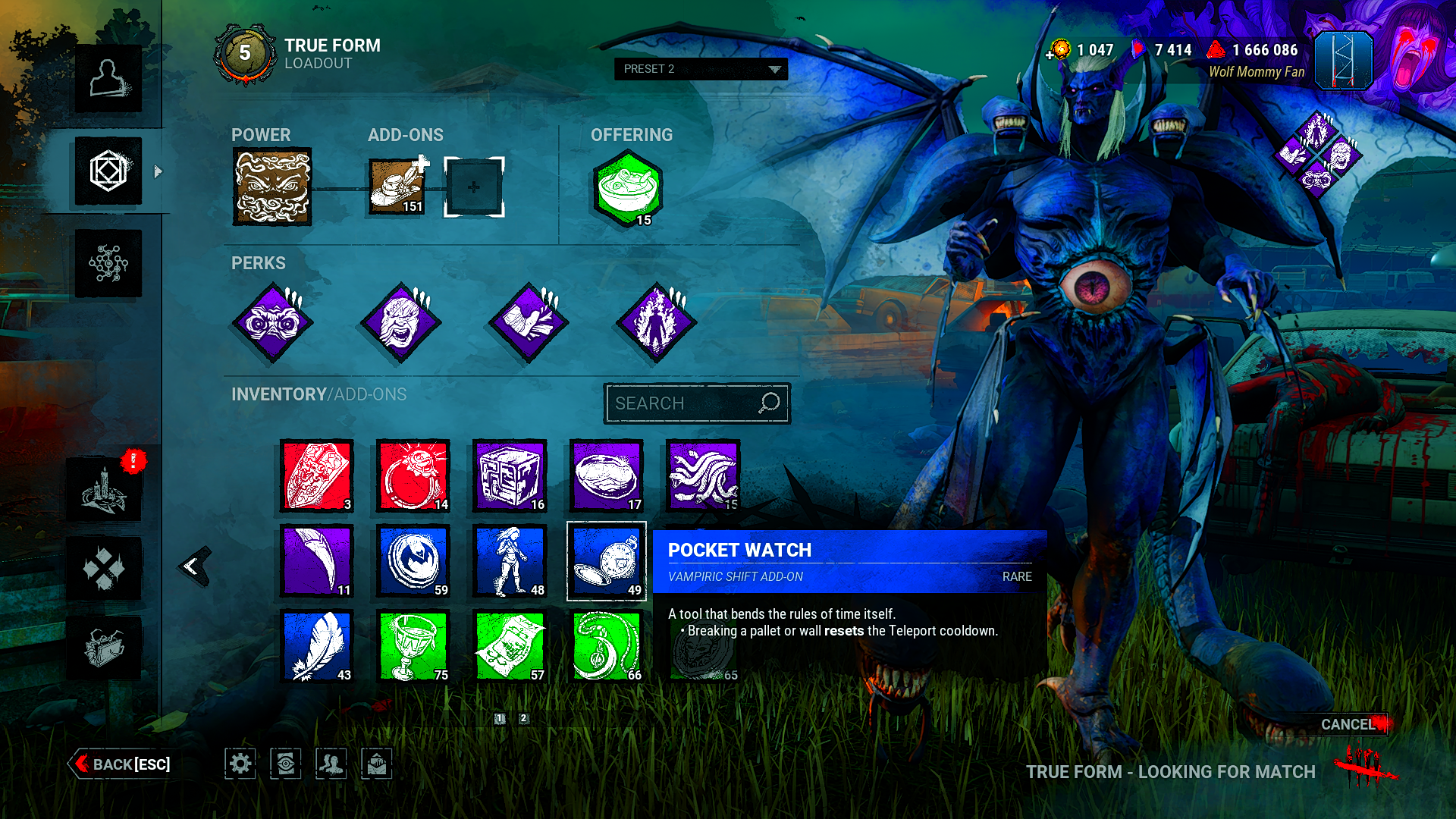Select the loadout hexagon tab in sidebar
The image size is (1456, 819).
pos(108,171)
